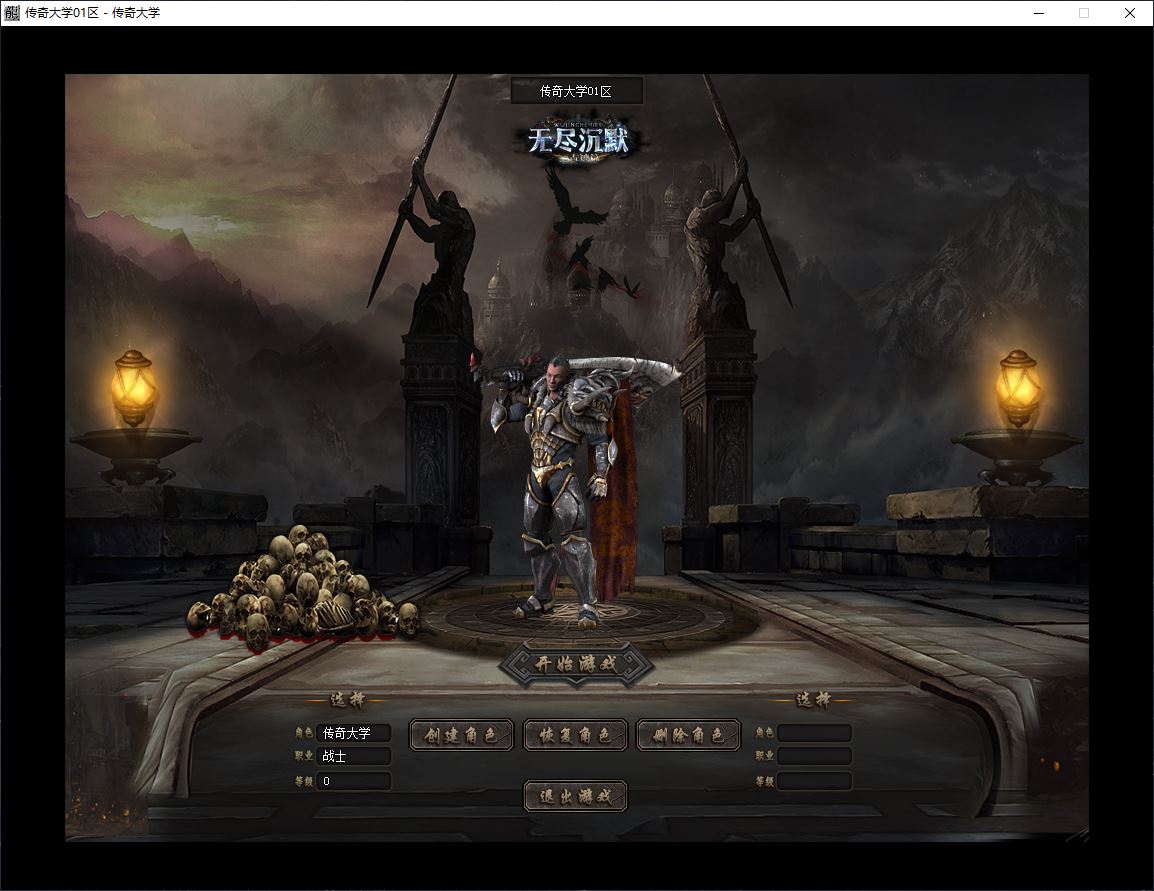
Task: Choose 恢复角色 to restore a character
Action: click(x=575, y=735)
